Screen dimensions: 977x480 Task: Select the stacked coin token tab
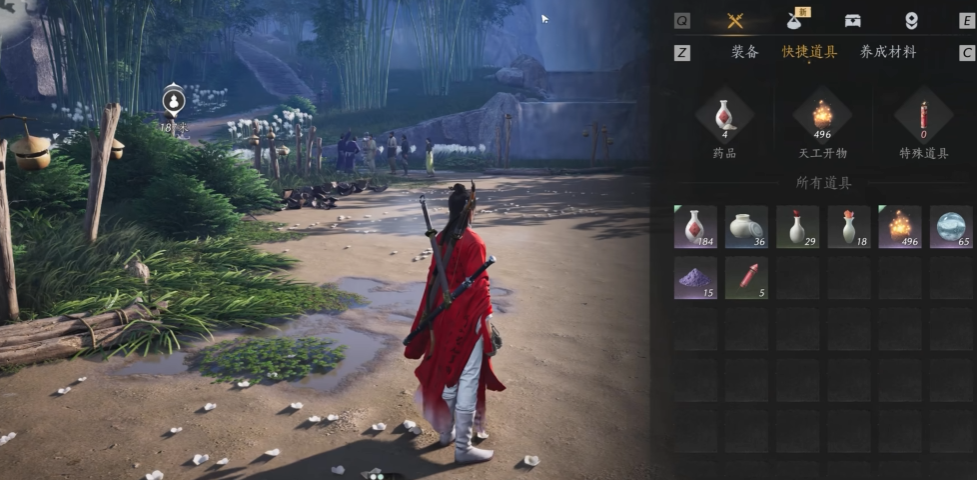(x=911, y=21)
